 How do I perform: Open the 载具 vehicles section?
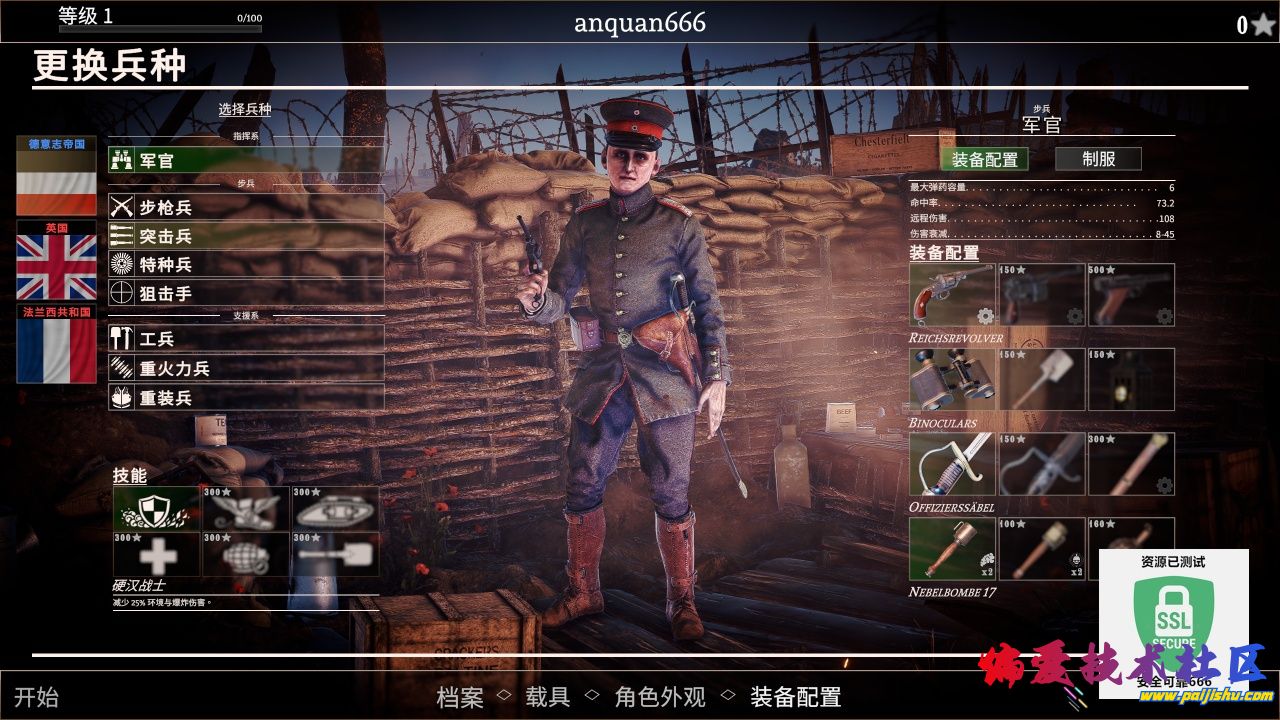[x=547, y=697]
